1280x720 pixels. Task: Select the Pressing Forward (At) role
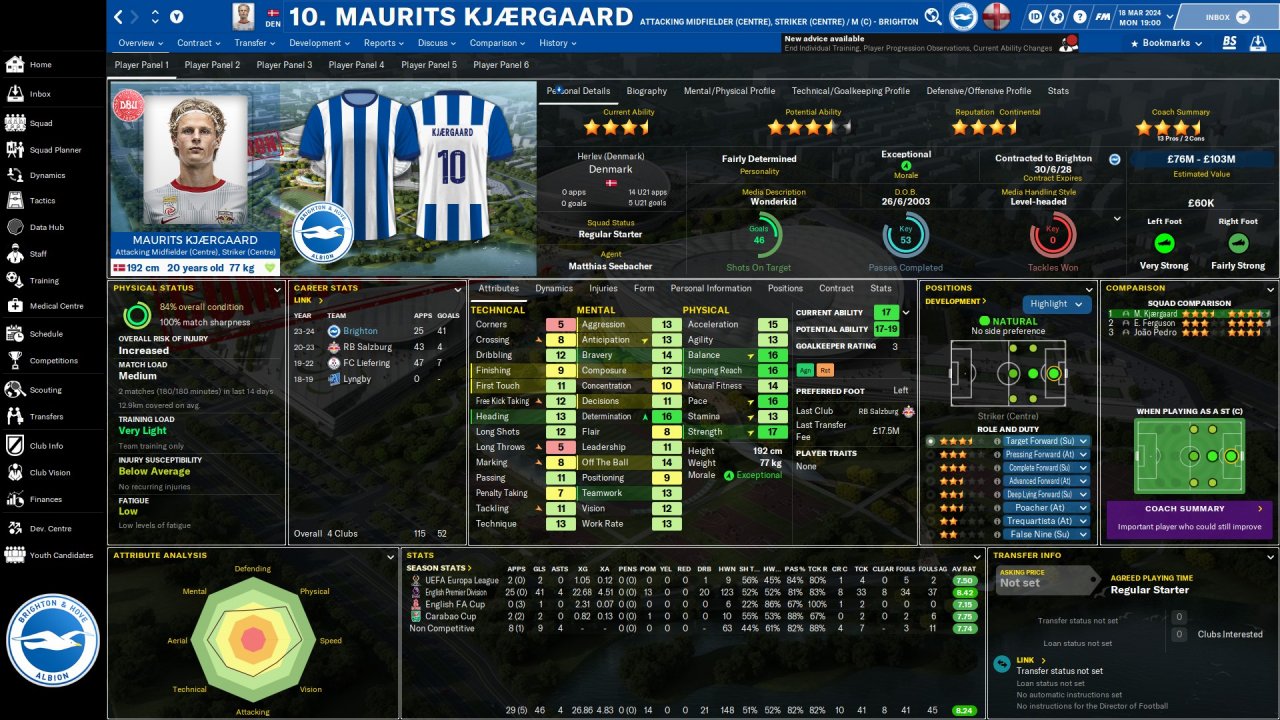[x=1046, y=454]
